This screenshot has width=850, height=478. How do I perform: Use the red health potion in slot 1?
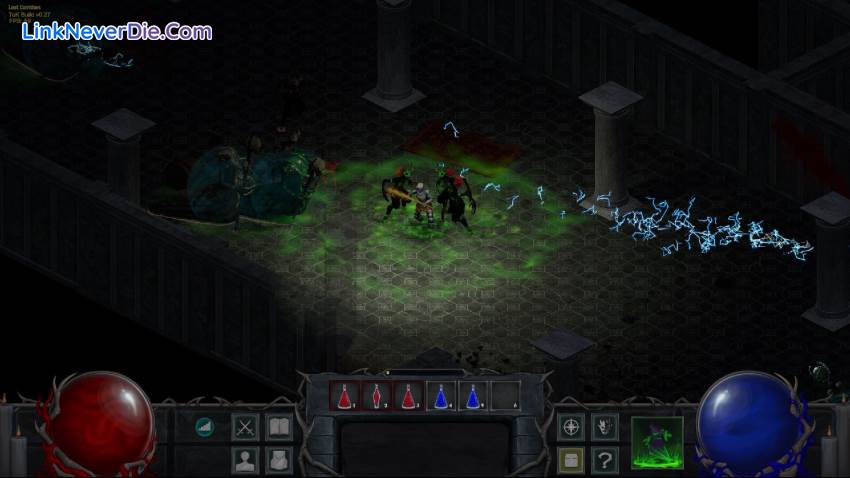coord(345,397)
